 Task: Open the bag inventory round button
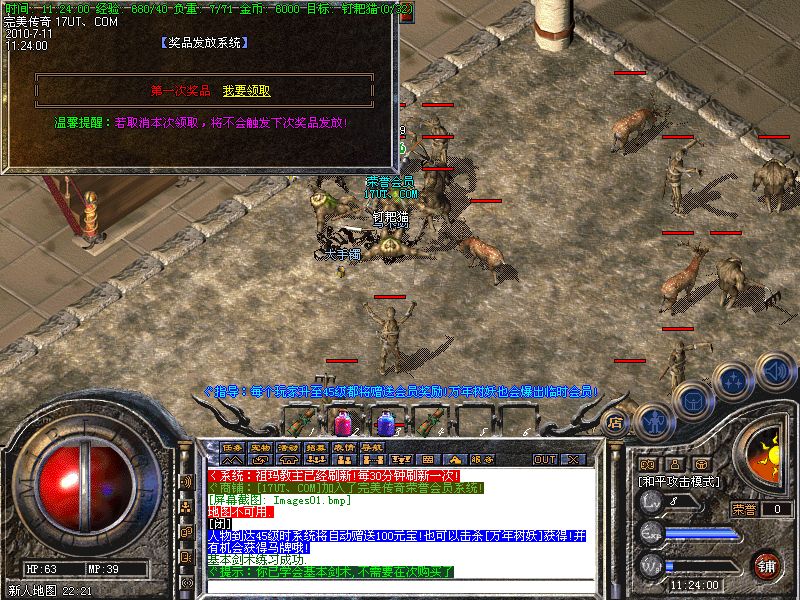(692, 400)
